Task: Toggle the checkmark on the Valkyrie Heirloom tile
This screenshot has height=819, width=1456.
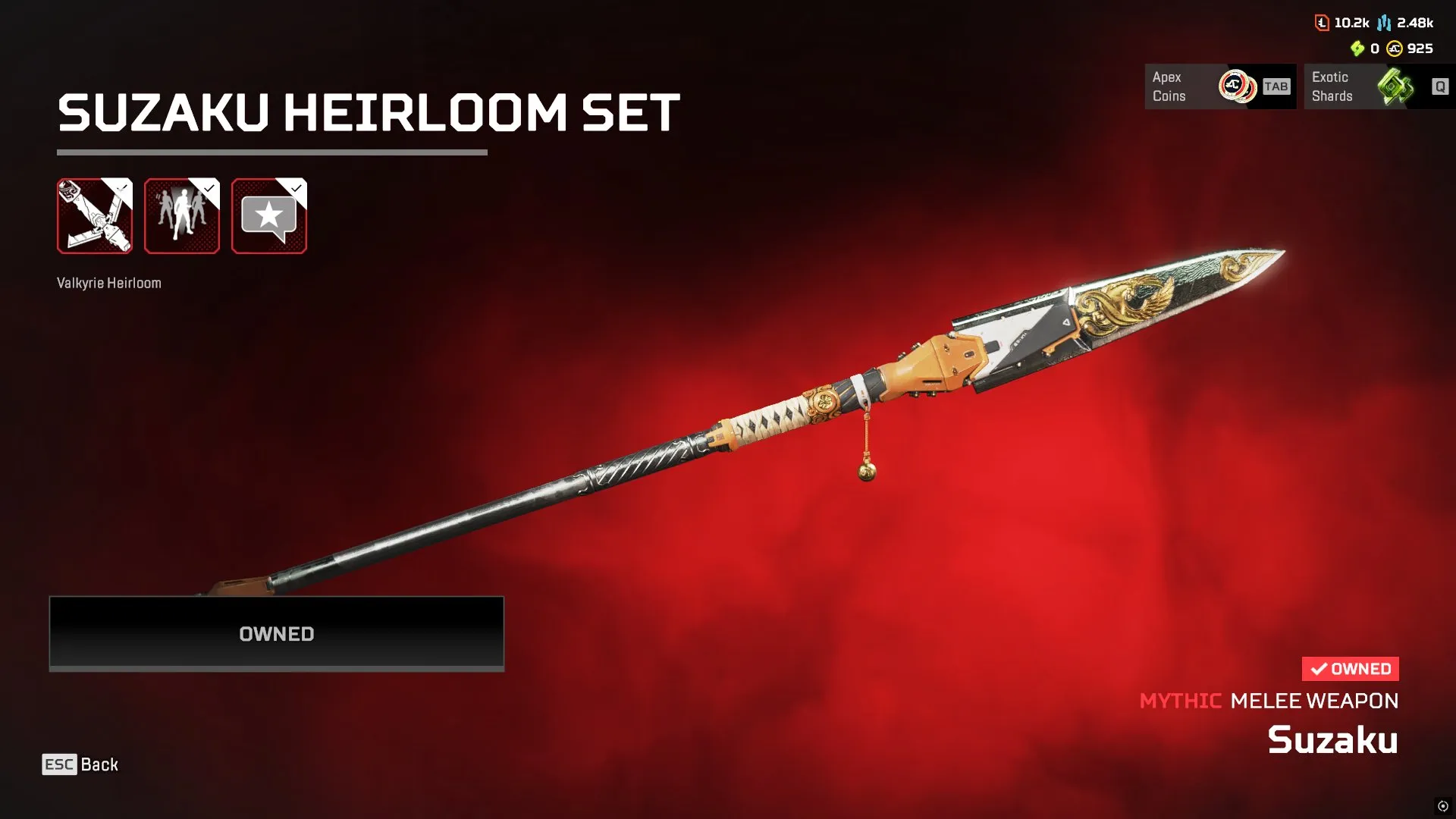Action: pos(121,186)
